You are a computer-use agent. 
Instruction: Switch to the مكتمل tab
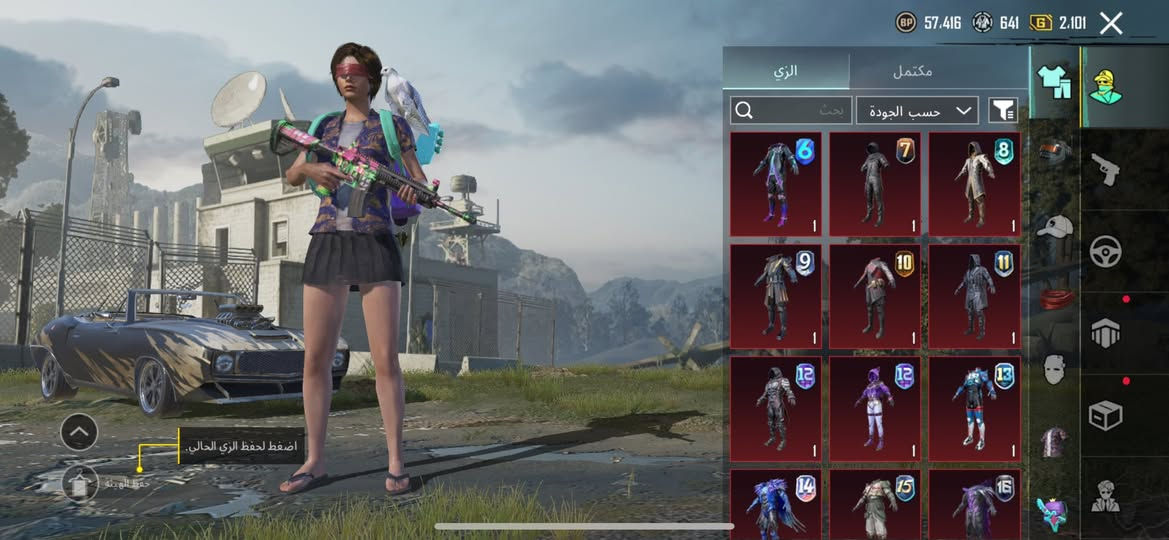pyautogui.click(x=912, y=72)
